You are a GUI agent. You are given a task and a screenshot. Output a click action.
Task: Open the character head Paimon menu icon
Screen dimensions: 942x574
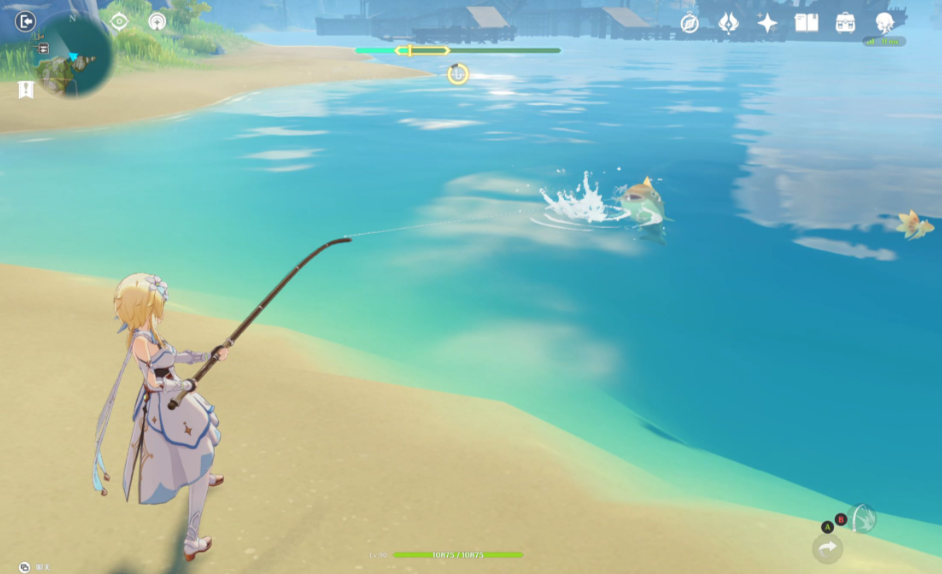(884, 23)
